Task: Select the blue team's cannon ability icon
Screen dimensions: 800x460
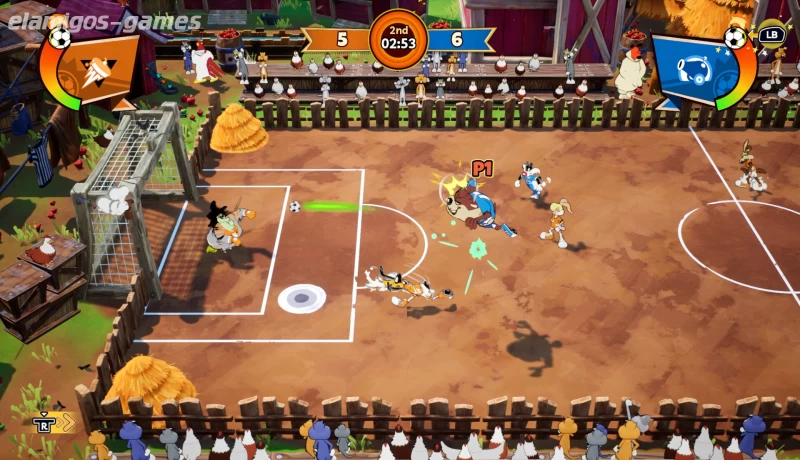Action: 693,67
